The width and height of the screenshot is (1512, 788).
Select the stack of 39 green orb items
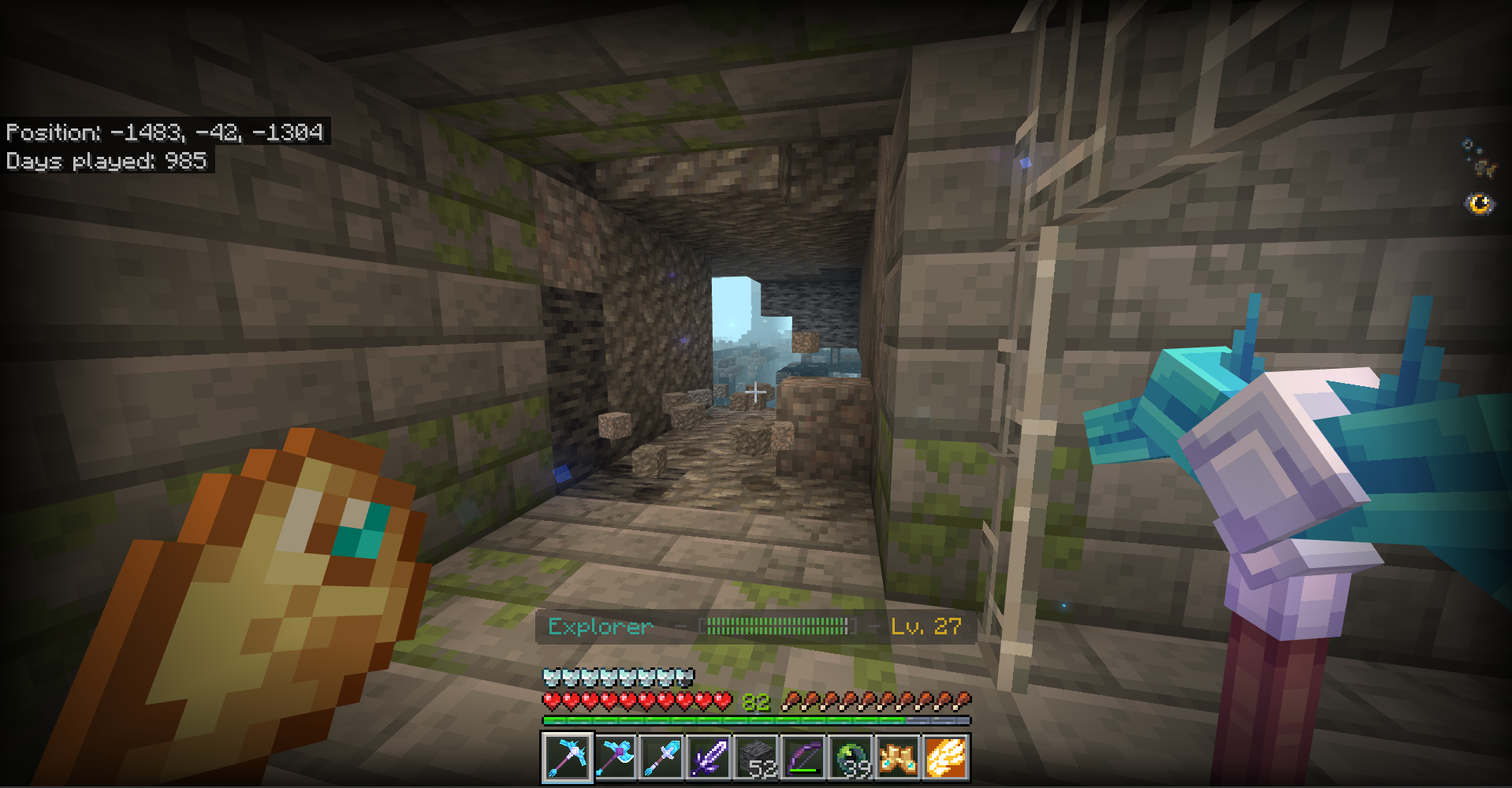(x=850, y=756)
